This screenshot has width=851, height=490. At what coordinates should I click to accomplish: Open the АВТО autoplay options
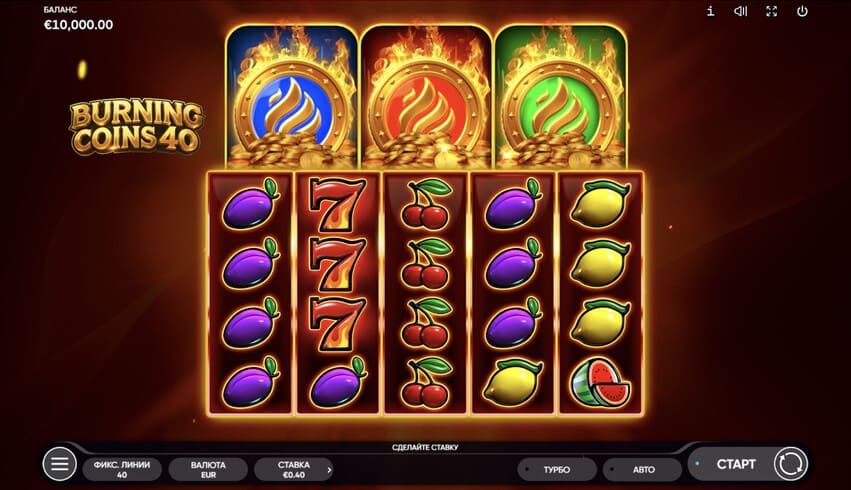tap(642, 469)
